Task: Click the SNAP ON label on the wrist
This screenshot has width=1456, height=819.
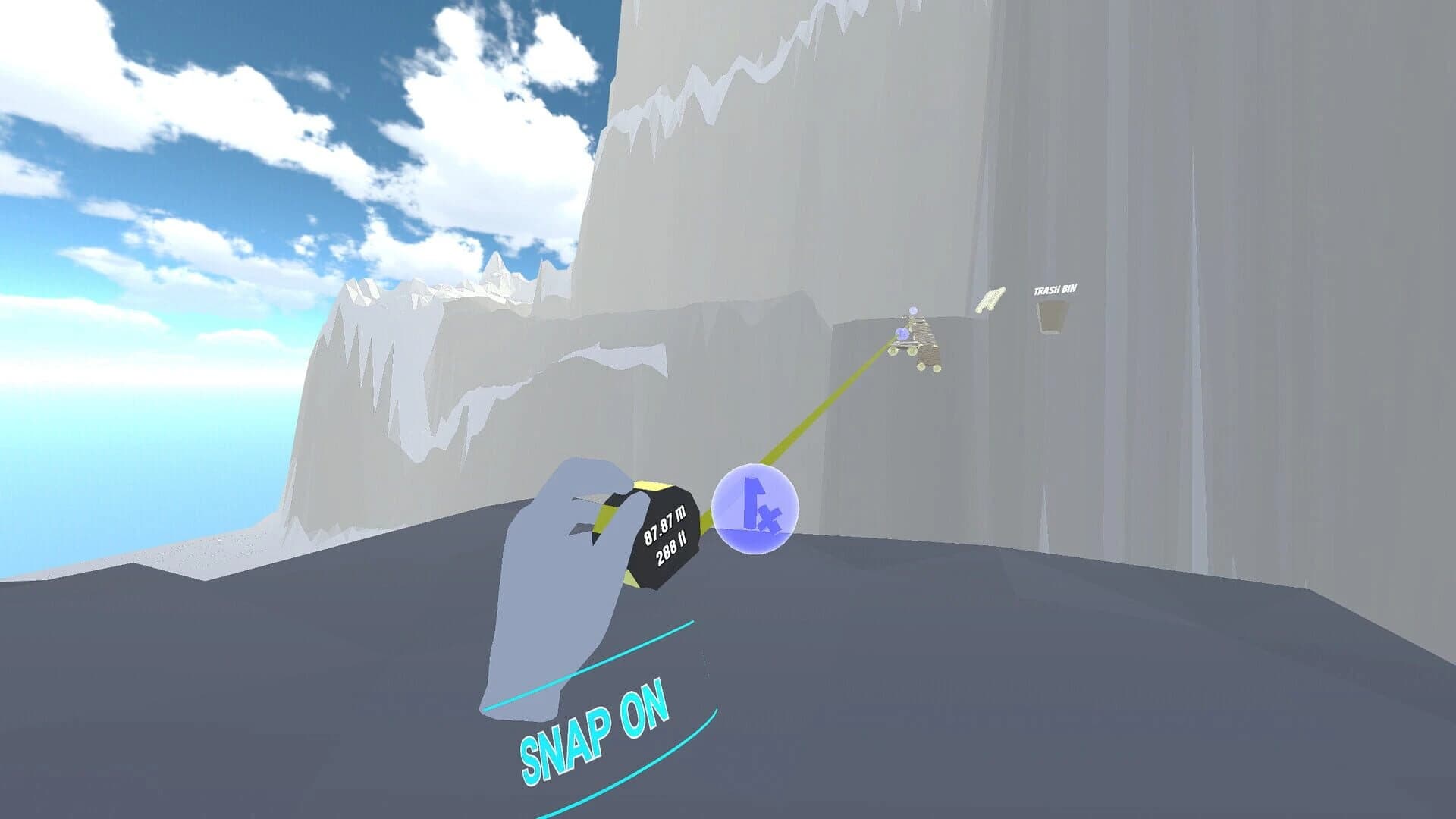Action: click(x=597, y=726)
